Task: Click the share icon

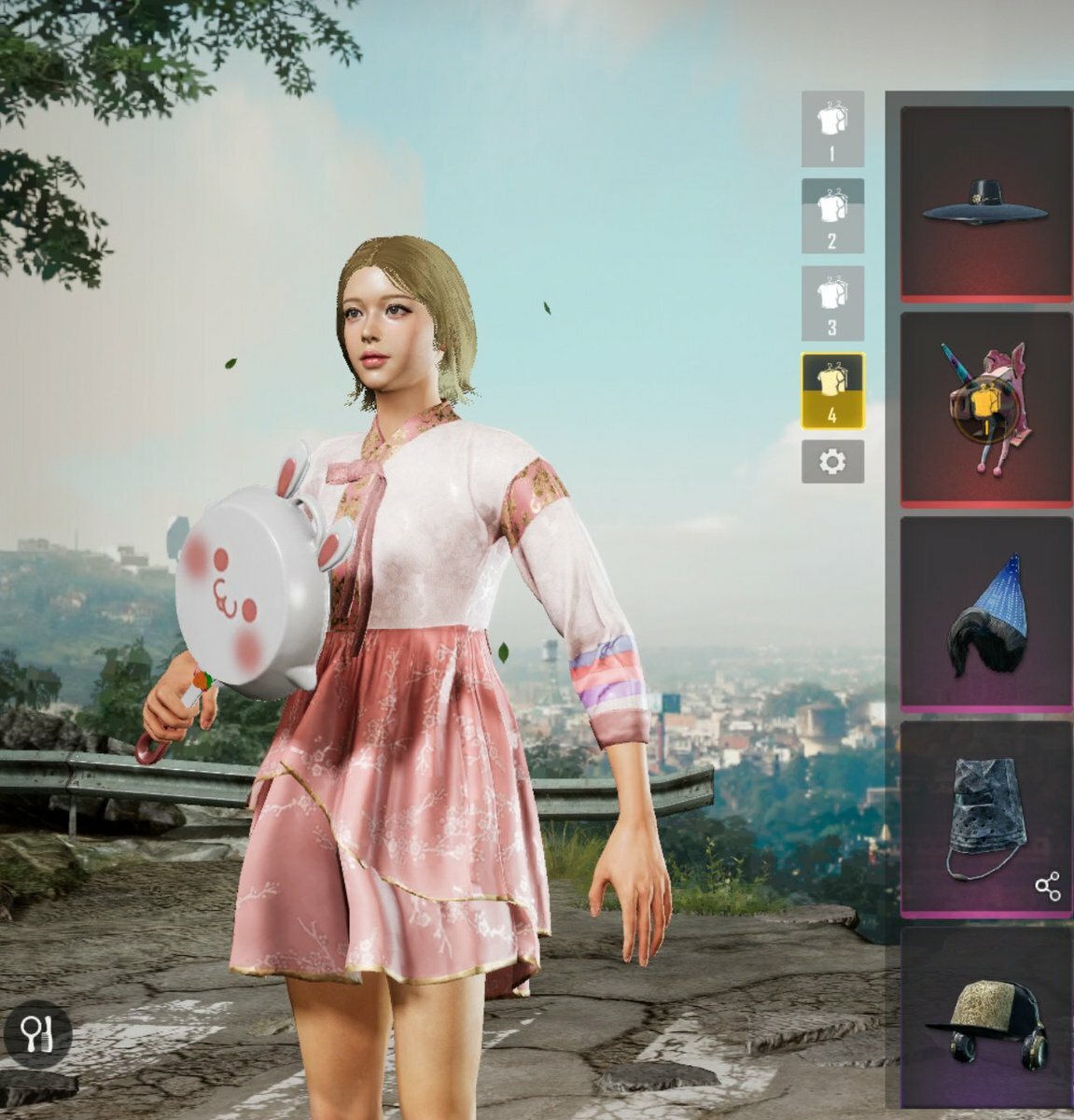Action: (x=1048, y=887)
